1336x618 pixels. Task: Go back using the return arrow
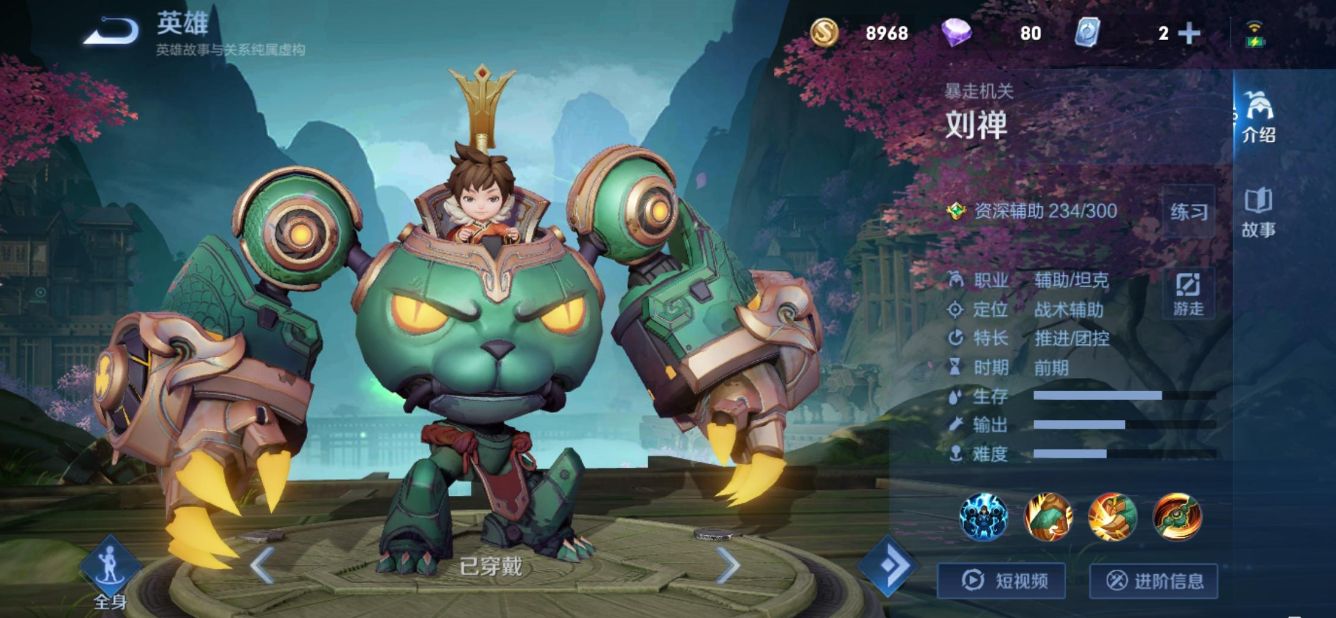[111, 33]
